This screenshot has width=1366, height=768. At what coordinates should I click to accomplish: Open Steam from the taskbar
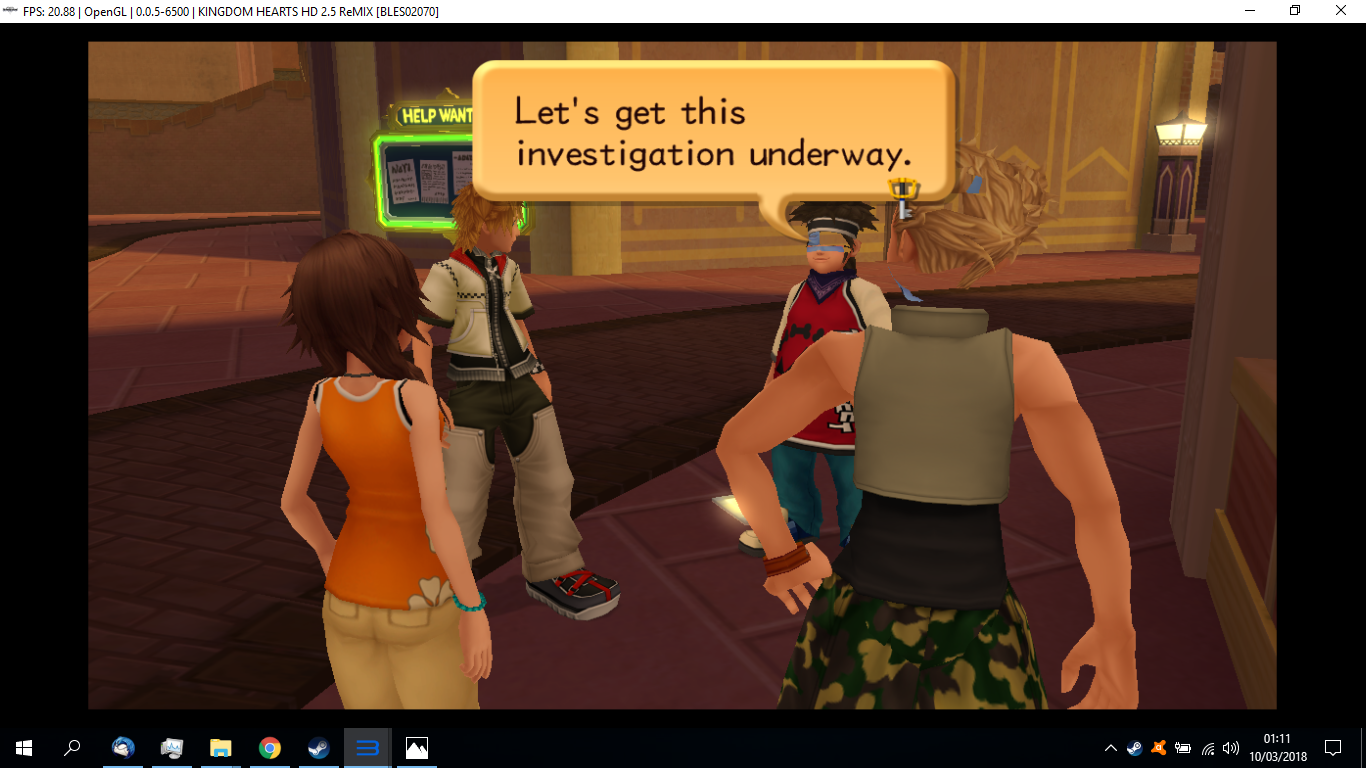318,748
